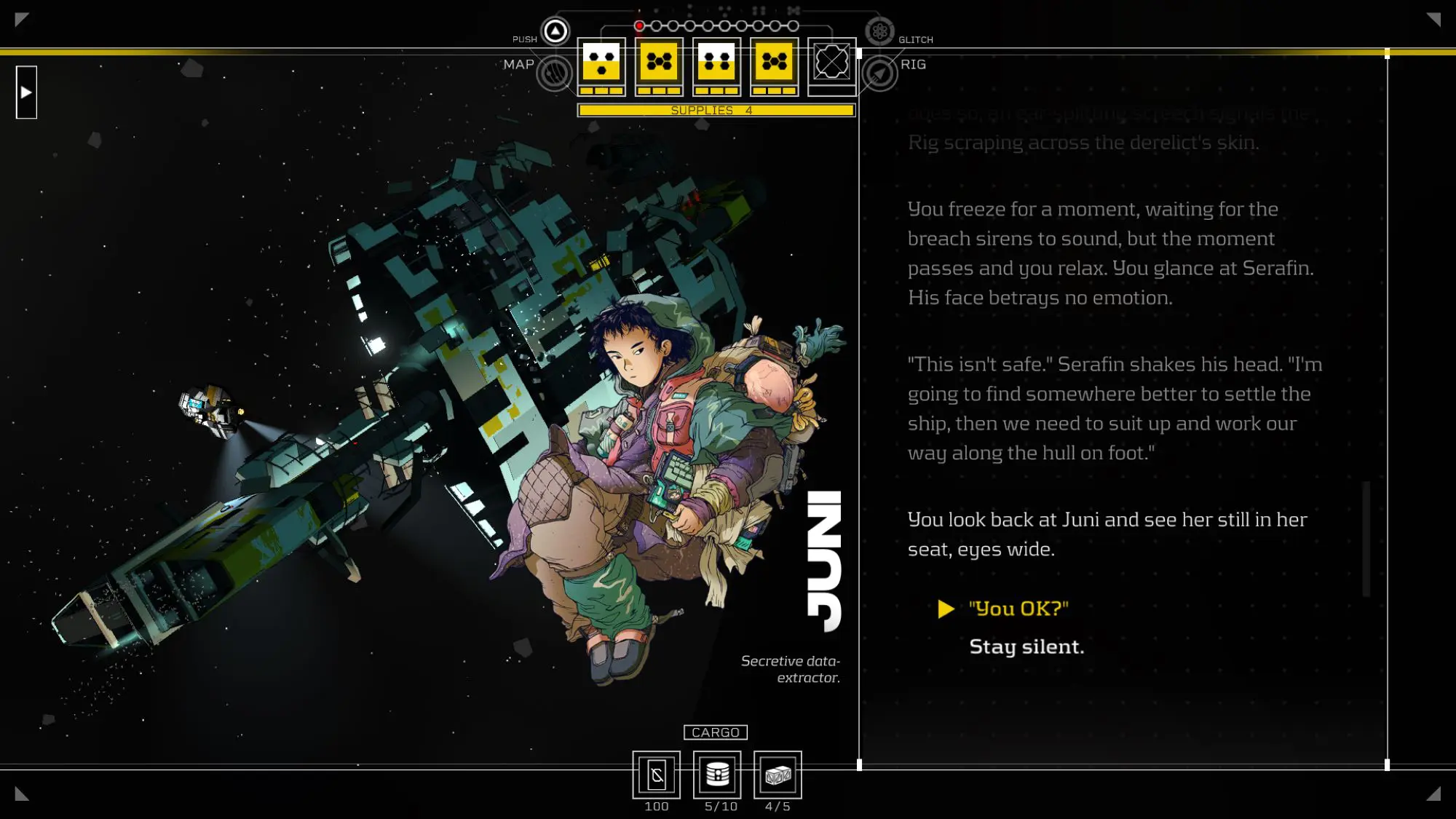Open the GLITCH dice panel

(882, 31)
